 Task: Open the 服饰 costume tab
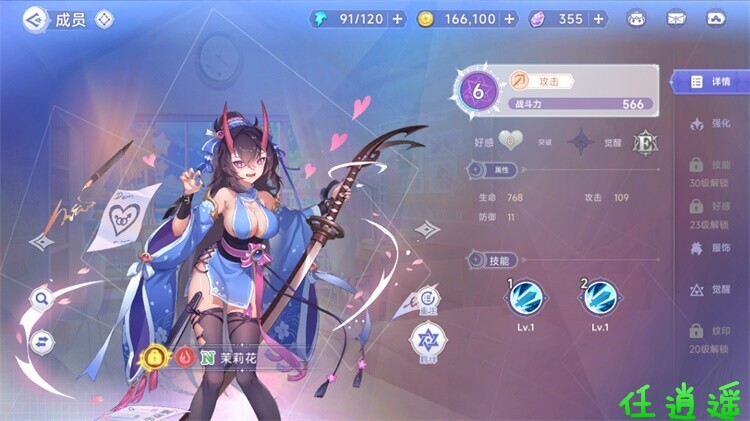point(711,248)
